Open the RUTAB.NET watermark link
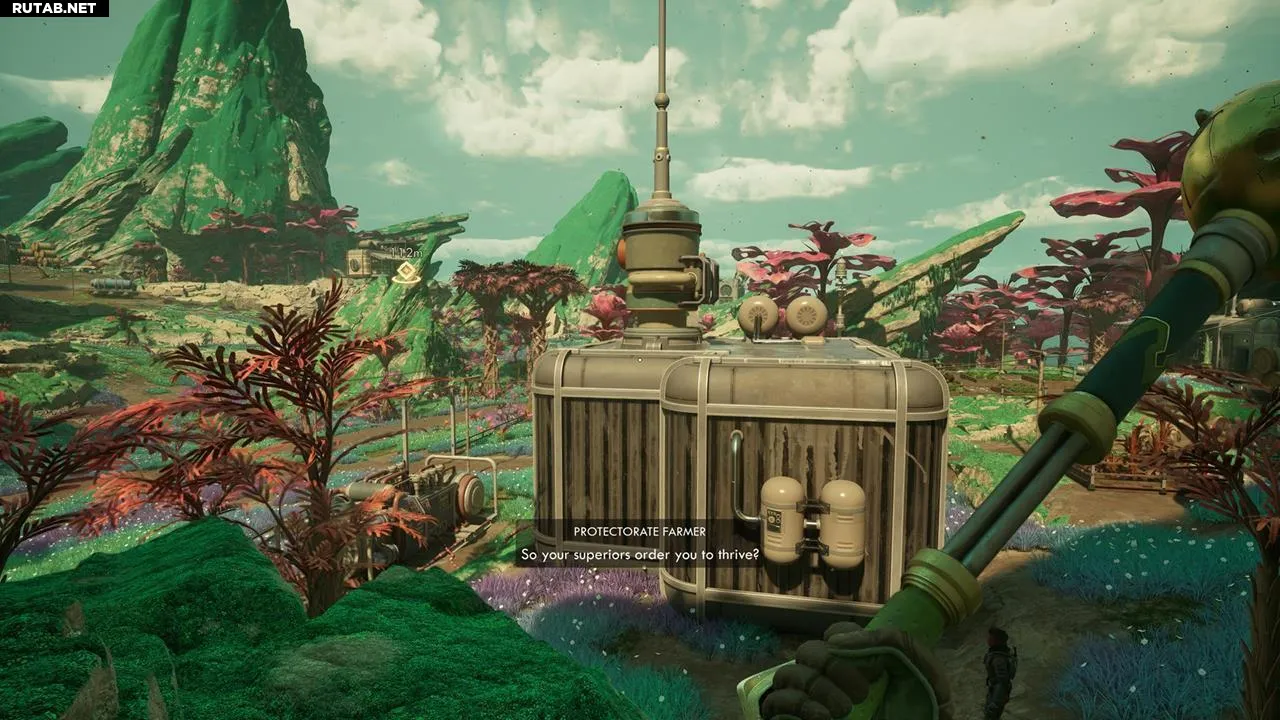 pos(55,9)
